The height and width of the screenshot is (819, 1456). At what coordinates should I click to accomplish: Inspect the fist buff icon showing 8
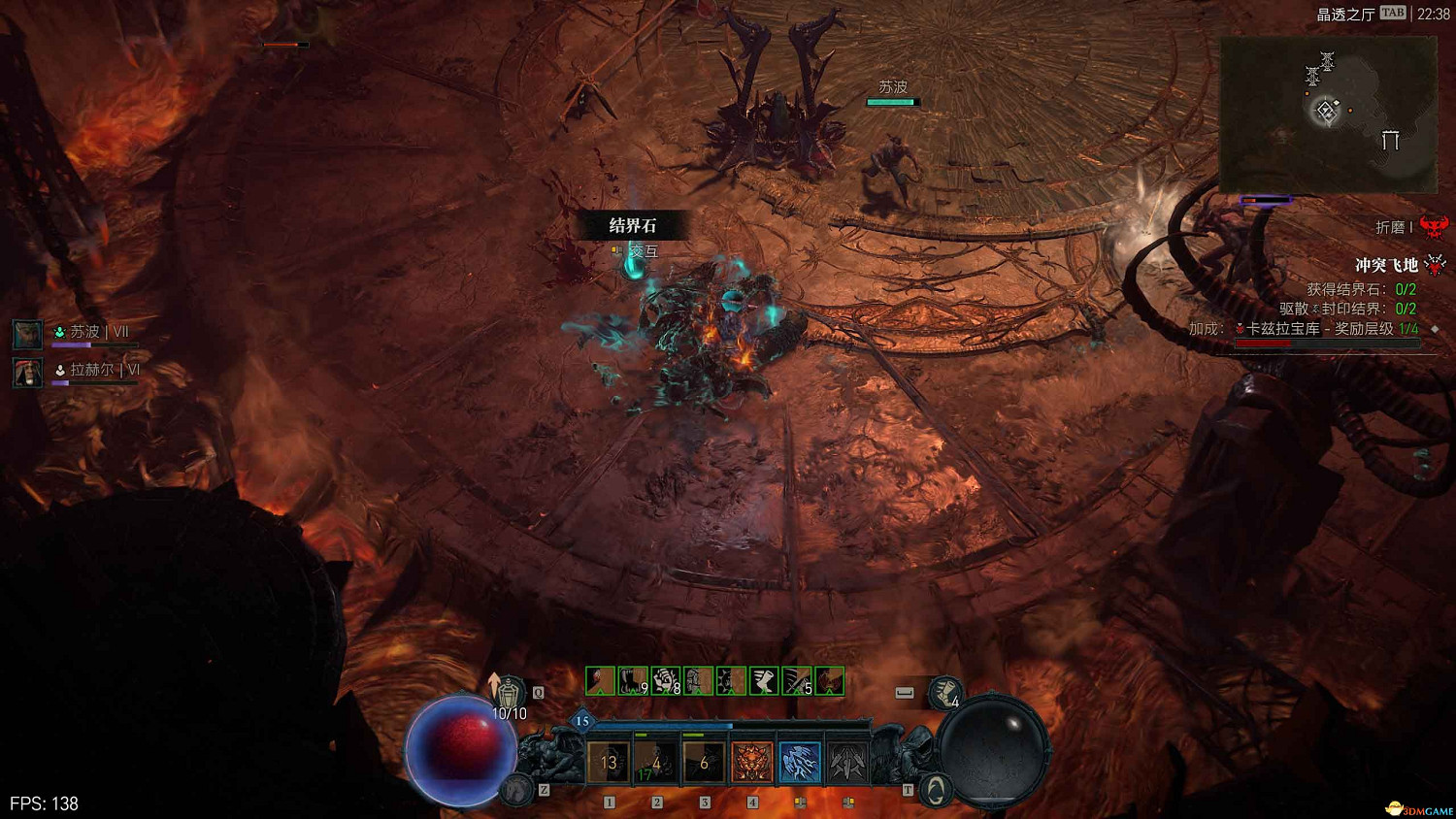click(666, 681)
